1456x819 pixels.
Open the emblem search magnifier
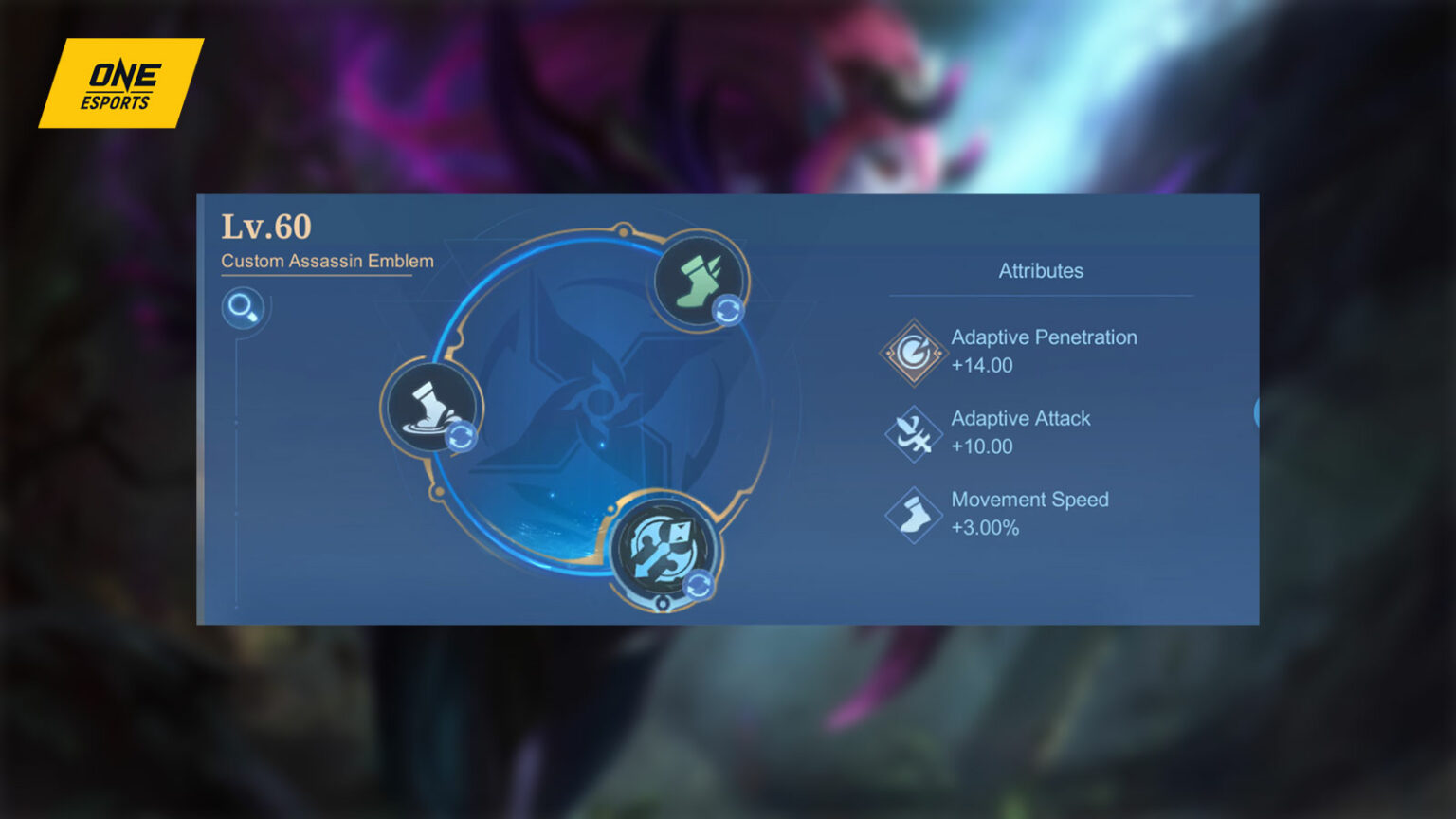[x=243, y=308]
